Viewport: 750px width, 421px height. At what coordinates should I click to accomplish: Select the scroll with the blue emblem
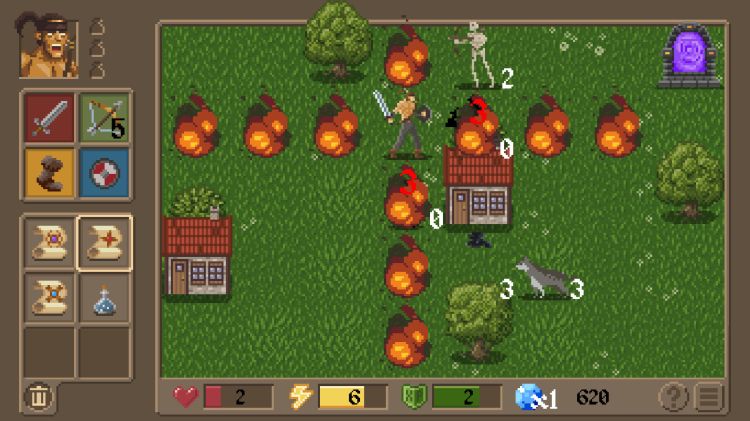(x=50, y=297)
